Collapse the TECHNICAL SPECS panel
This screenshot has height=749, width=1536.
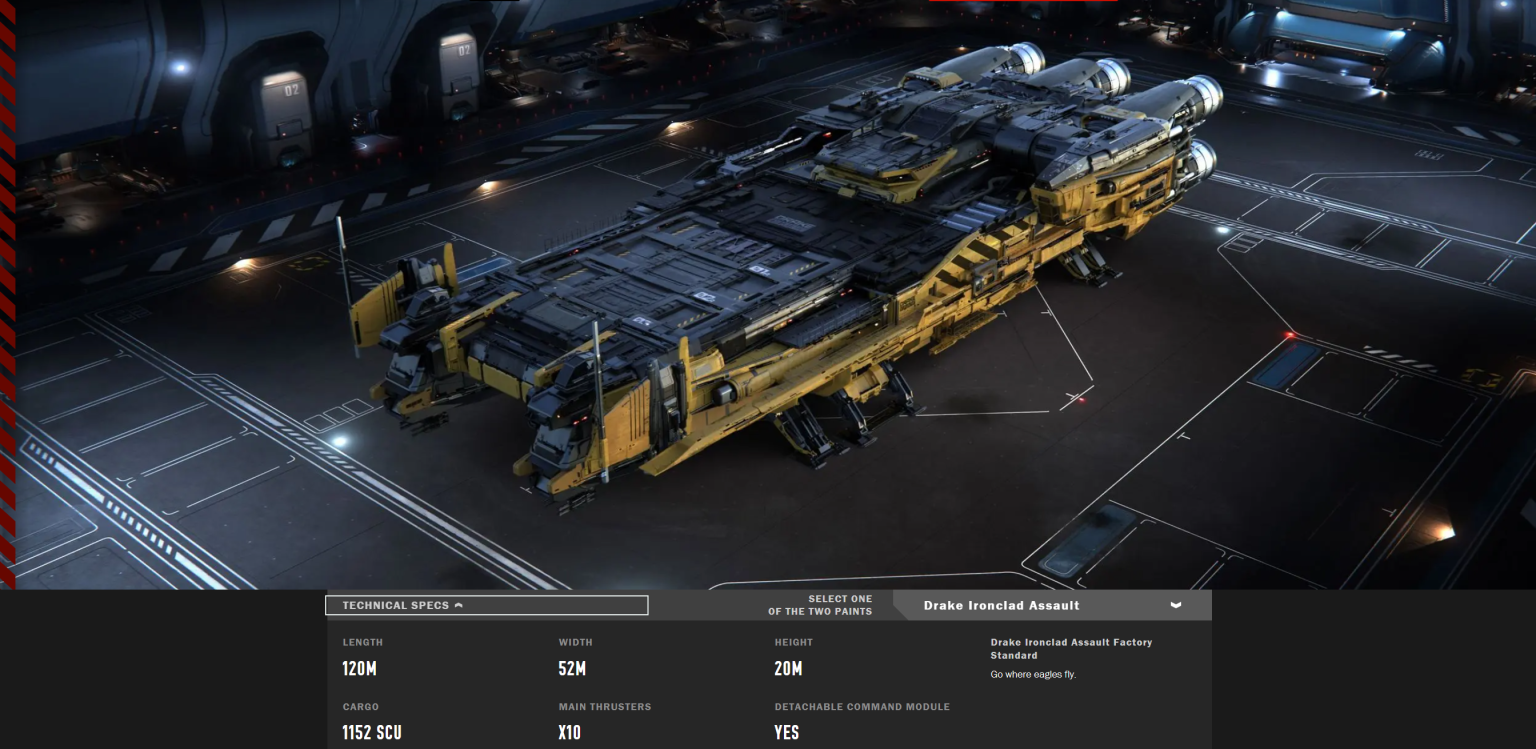point(486,604)
